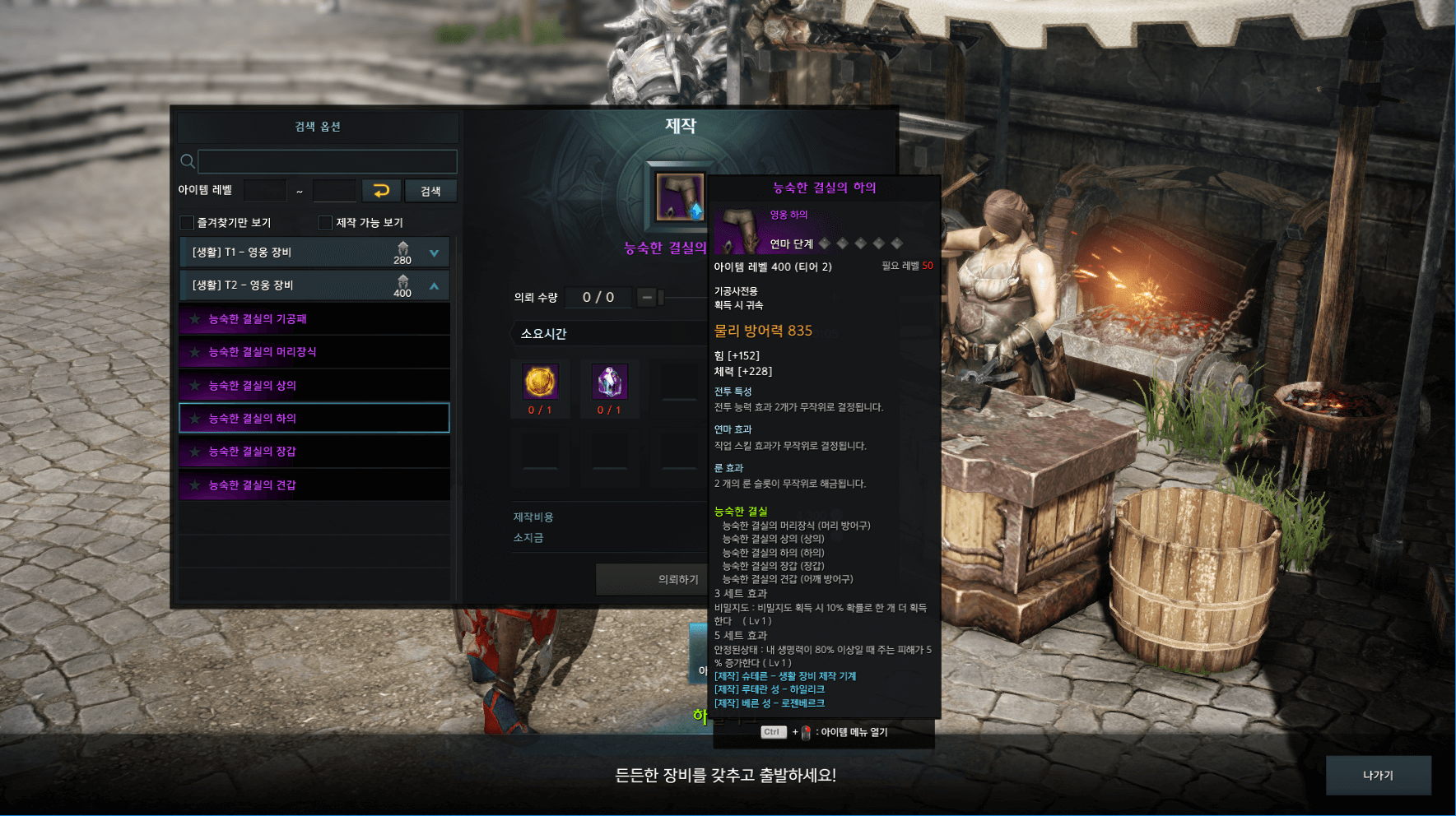This screenshot has width=1456, height=816.
Task: Select the purple crystal material slot
Action: click(x=609, y=382)
